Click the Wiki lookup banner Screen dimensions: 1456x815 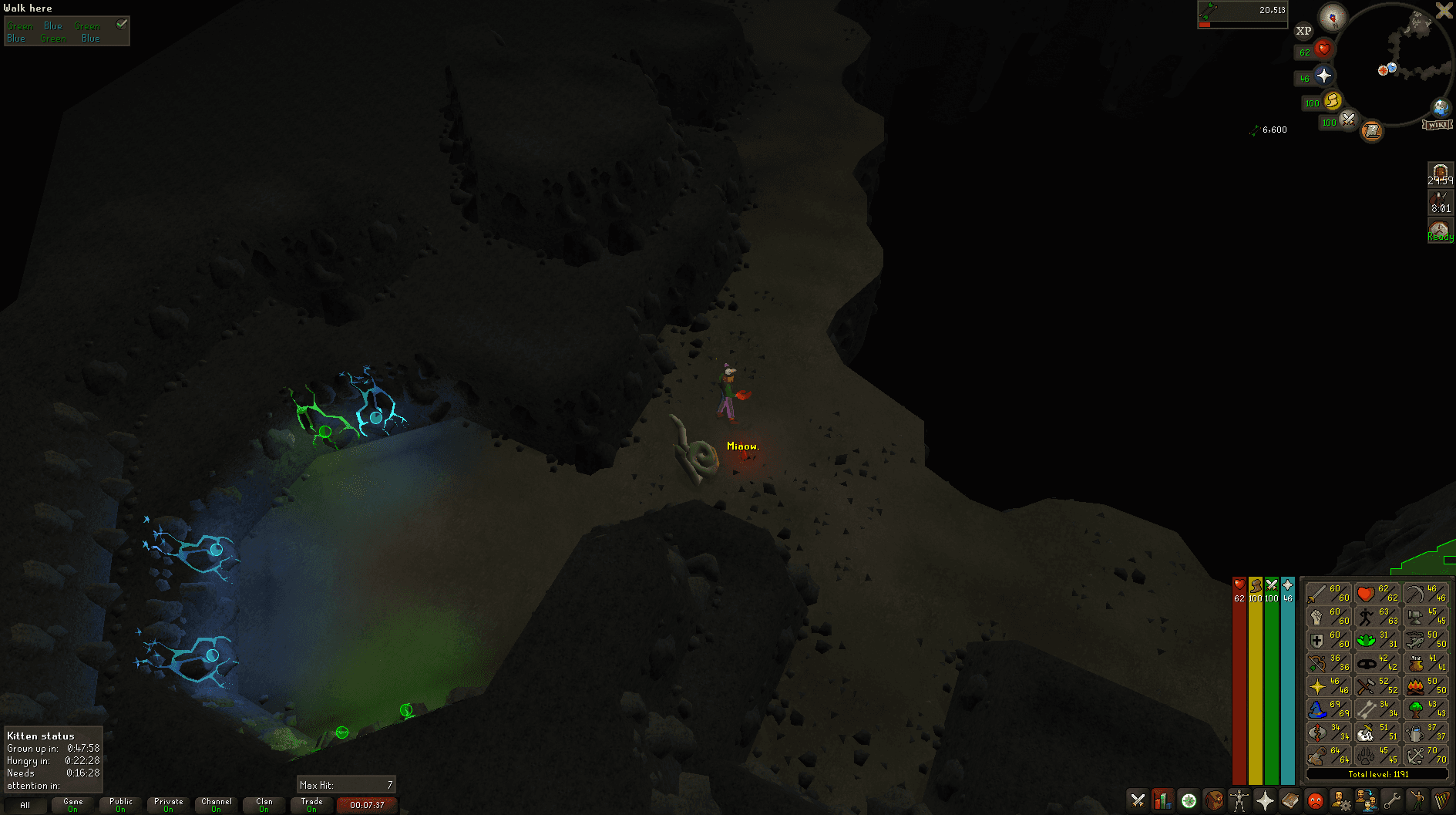coord(1438,124)
